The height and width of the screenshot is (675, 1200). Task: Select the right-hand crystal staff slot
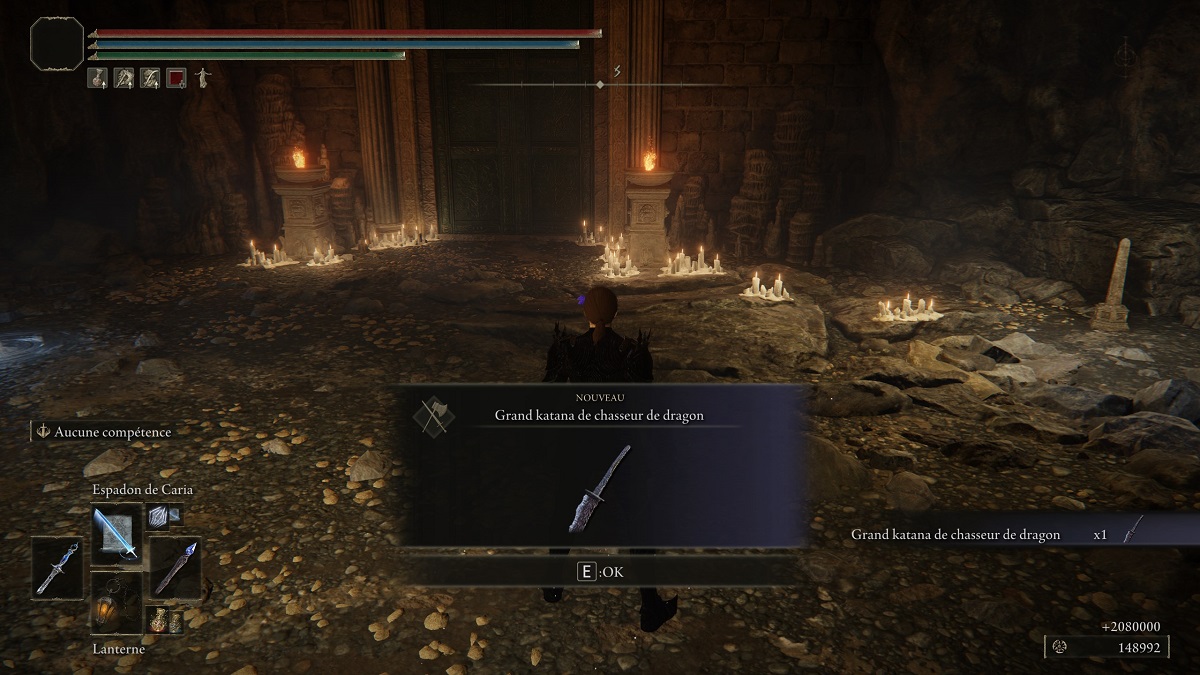175,567
